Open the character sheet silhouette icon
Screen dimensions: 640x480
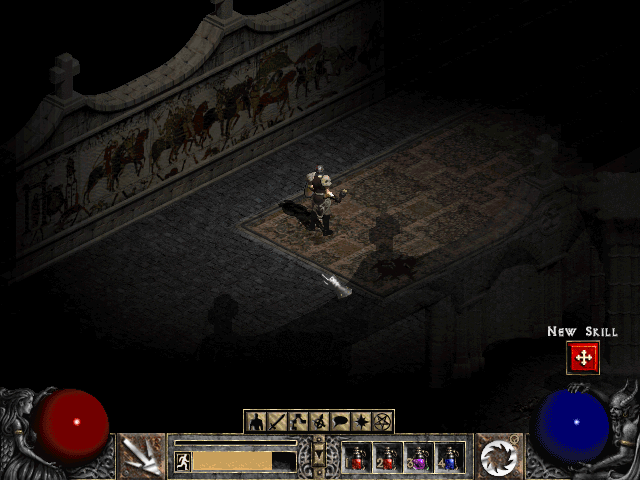pyautogui.click(x=256, y=421)
